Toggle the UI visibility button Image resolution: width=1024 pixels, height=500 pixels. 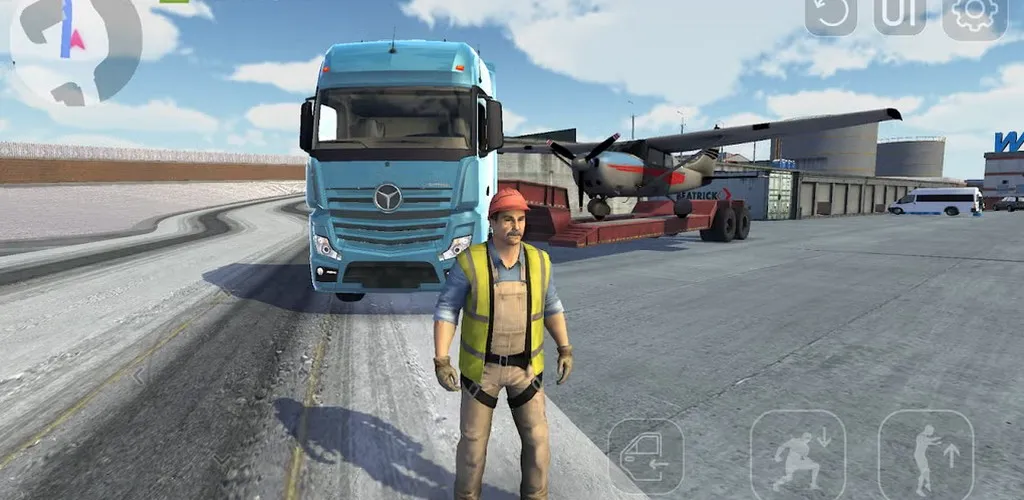pyautogui.click(x=900, y=16)
